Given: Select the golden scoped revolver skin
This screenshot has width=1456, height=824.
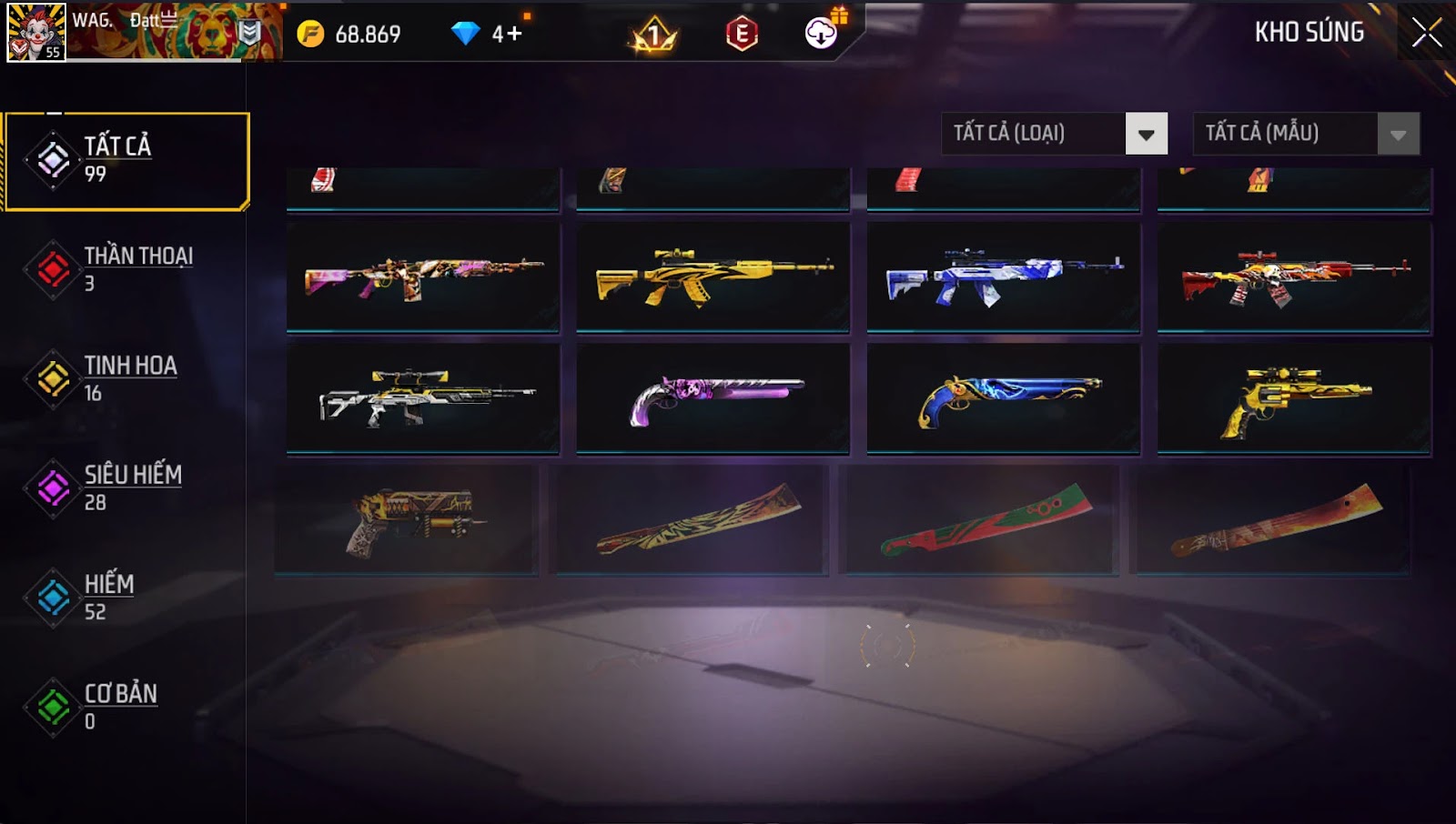Looking at the screenshot, I should pos(1293,397).
